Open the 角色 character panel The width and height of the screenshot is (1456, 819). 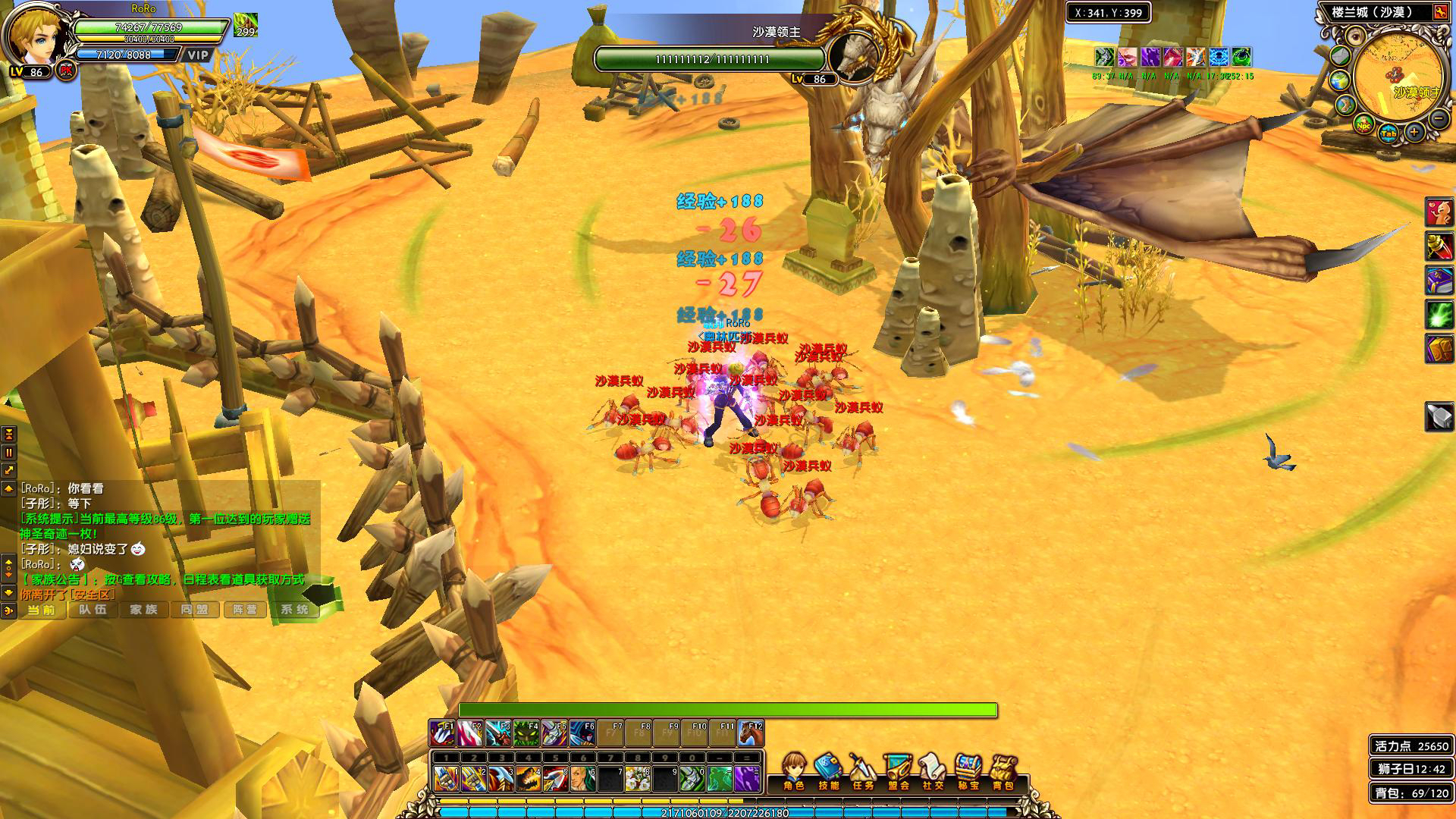pyautogui.click(x=793, y=770)
